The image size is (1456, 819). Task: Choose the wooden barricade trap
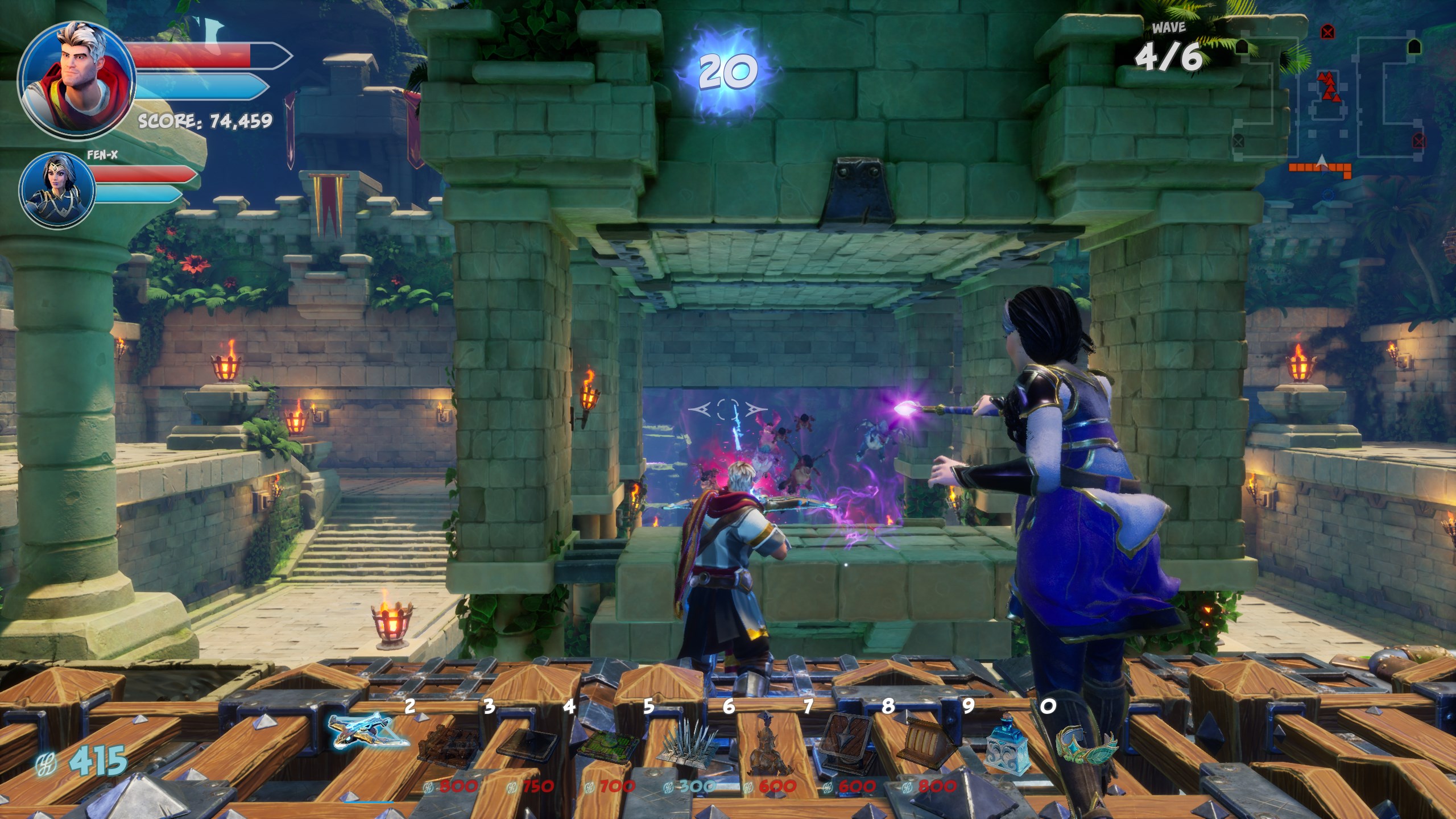coord(448,742)
